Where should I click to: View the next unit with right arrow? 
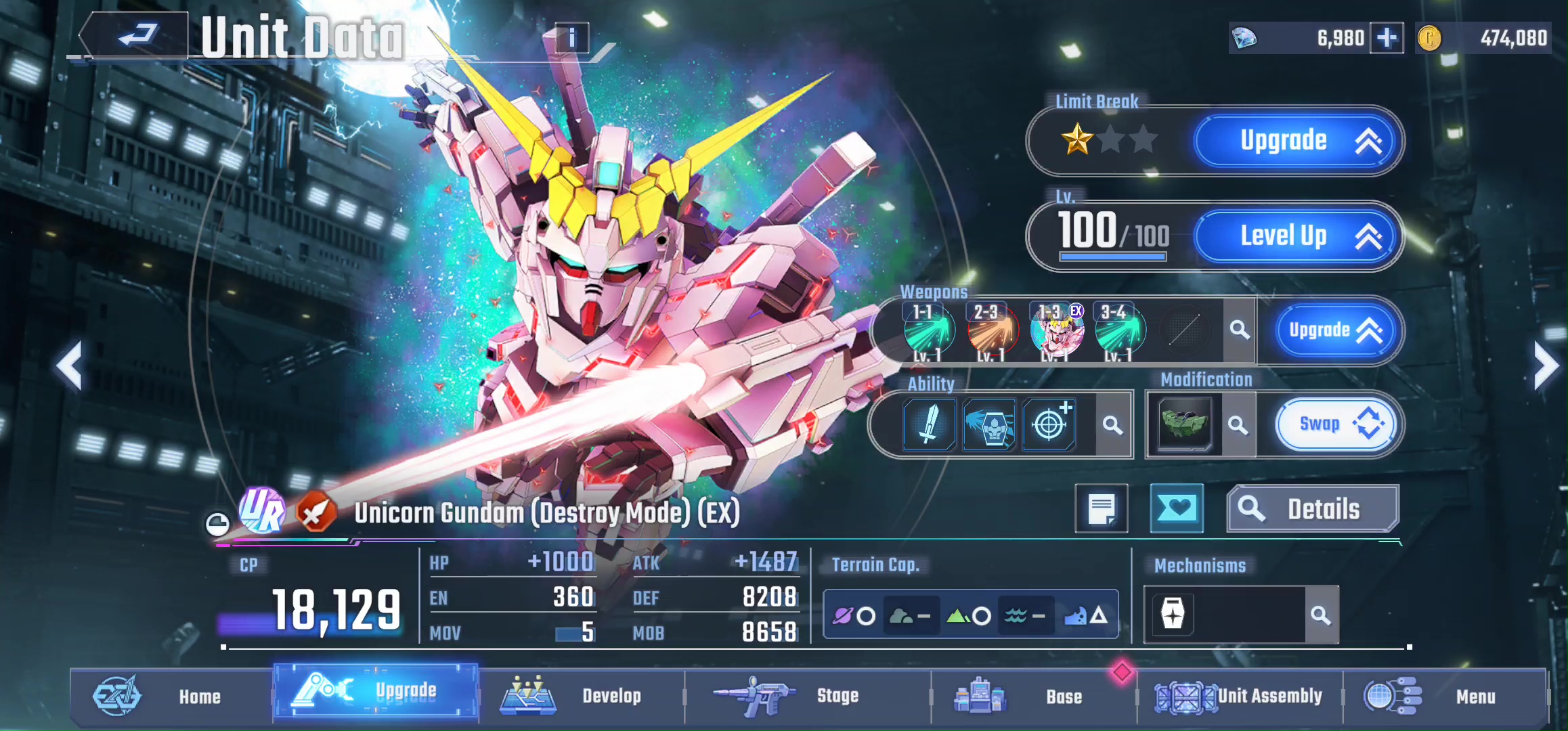1546,366
